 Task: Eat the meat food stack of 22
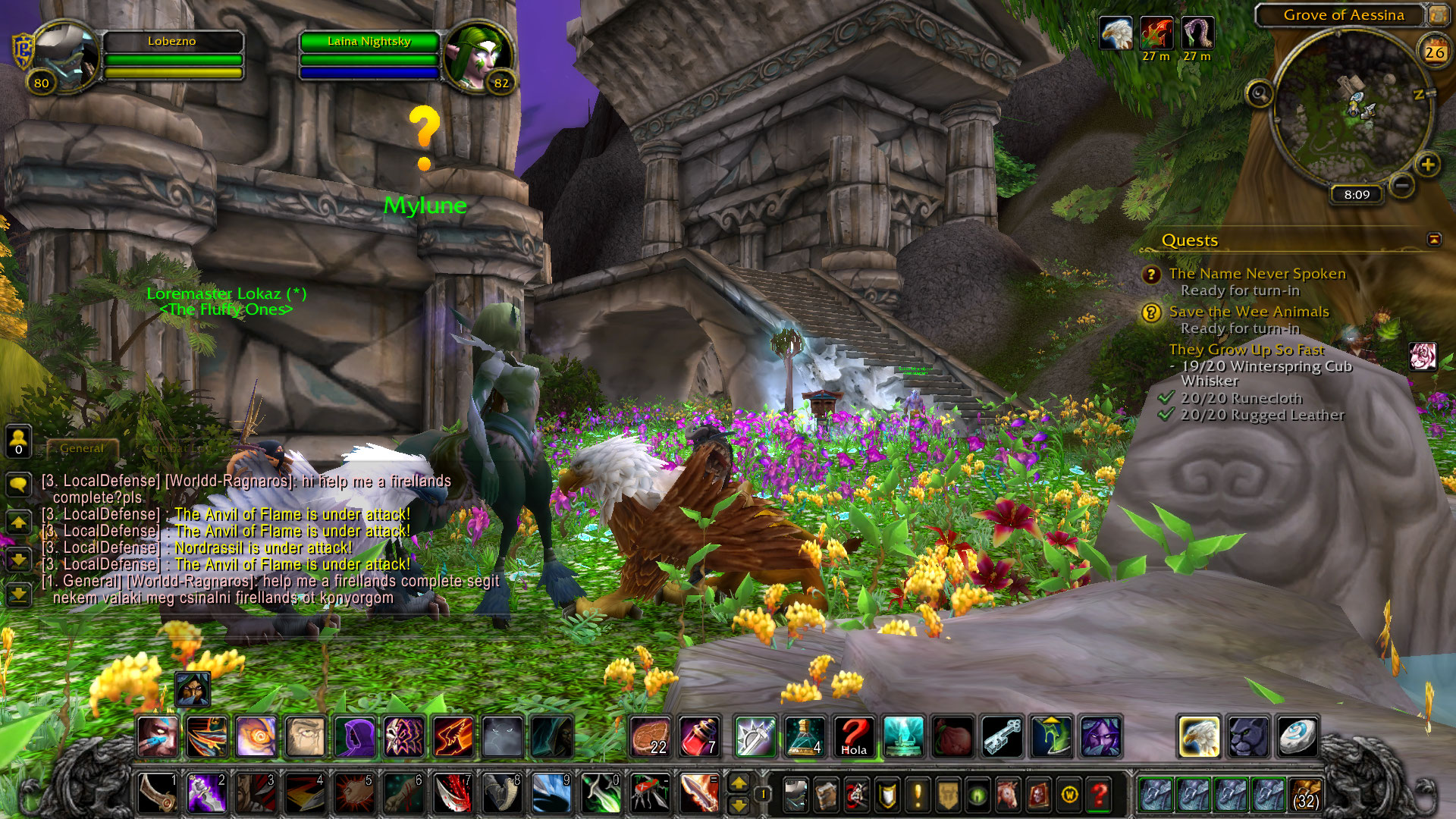(x=650, y=736)
